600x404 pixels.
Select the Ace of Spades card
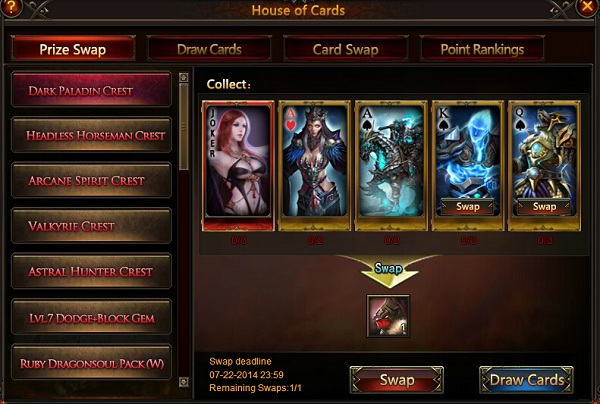391,160
